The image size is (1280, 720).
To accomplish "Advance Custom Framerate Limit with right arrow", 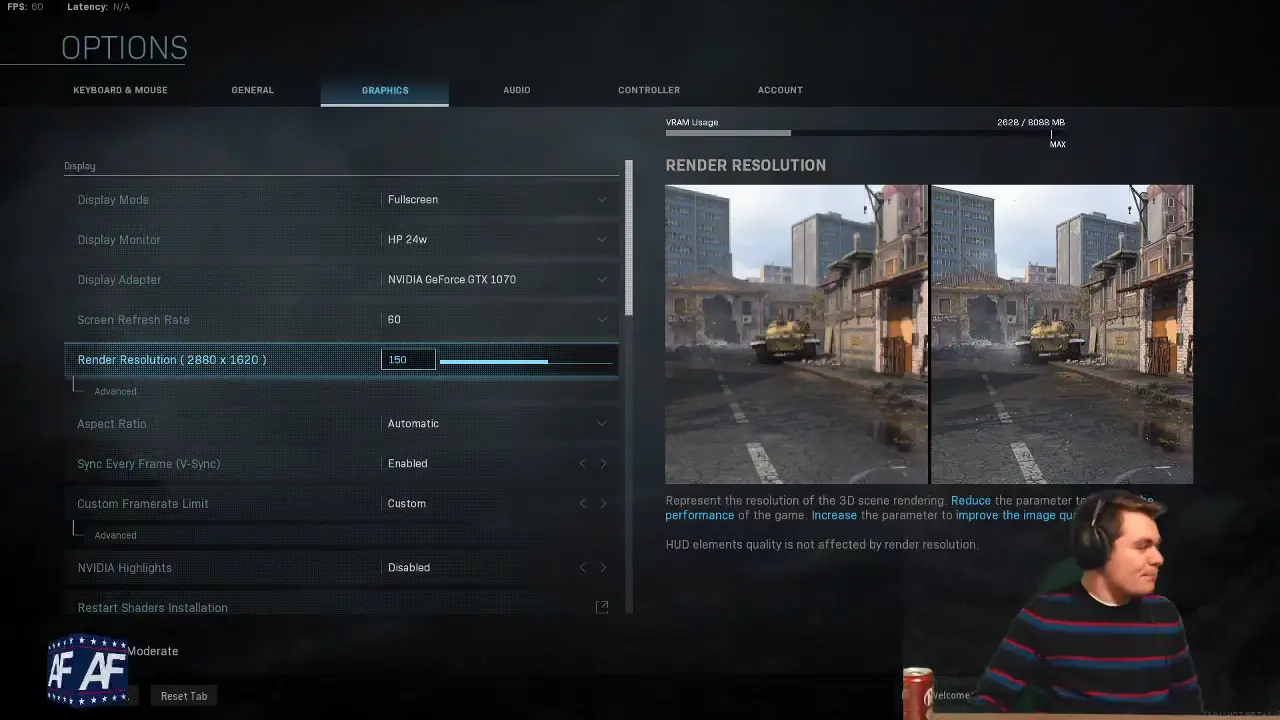I will tap(604, 503).
